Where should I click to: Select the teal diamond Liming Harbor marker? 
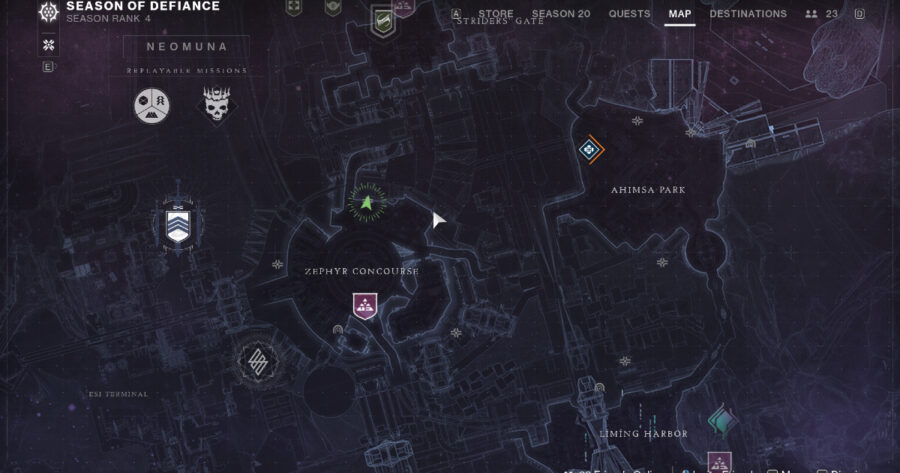pos(719,420)
